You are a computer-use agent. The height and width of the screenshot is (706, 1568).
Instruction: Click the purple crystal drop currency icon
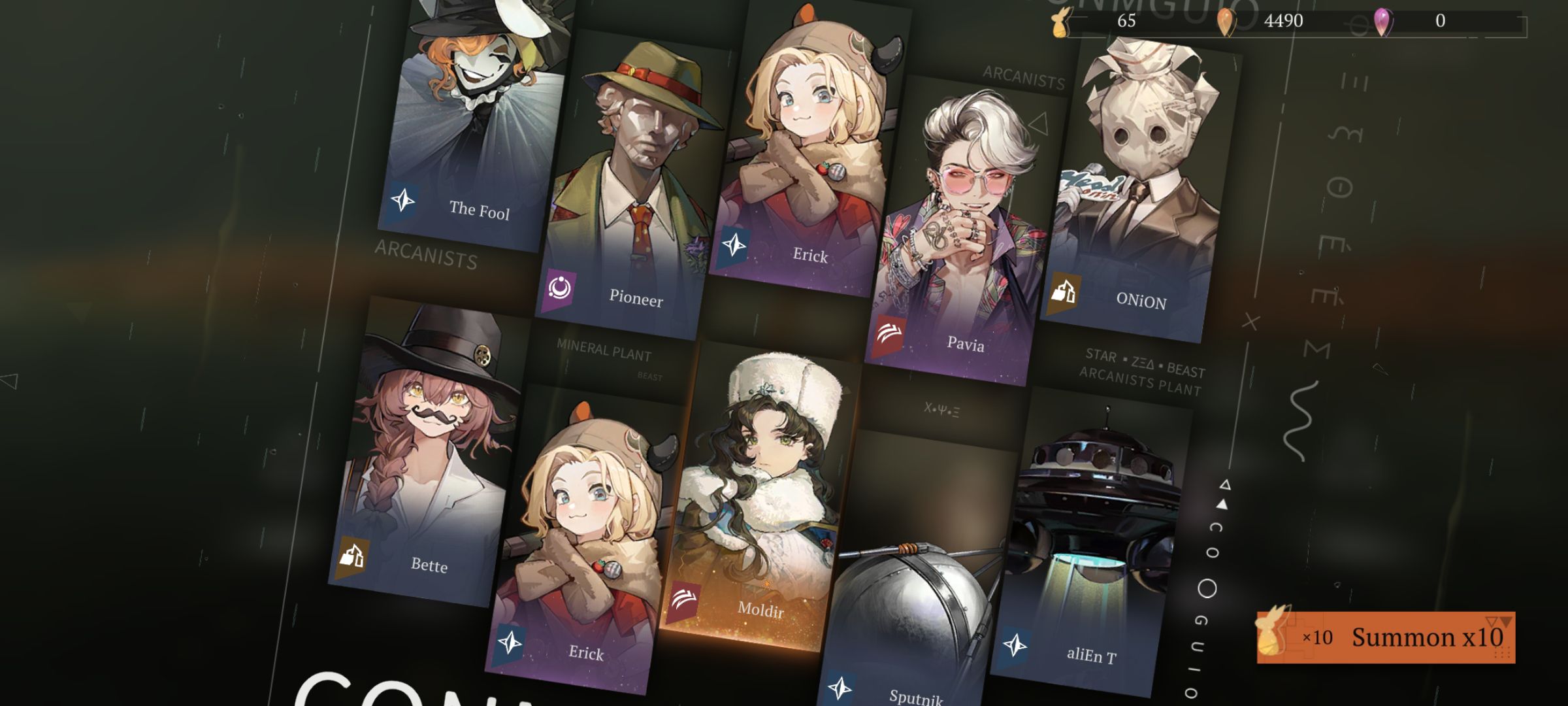click(x=1382, y=22)
